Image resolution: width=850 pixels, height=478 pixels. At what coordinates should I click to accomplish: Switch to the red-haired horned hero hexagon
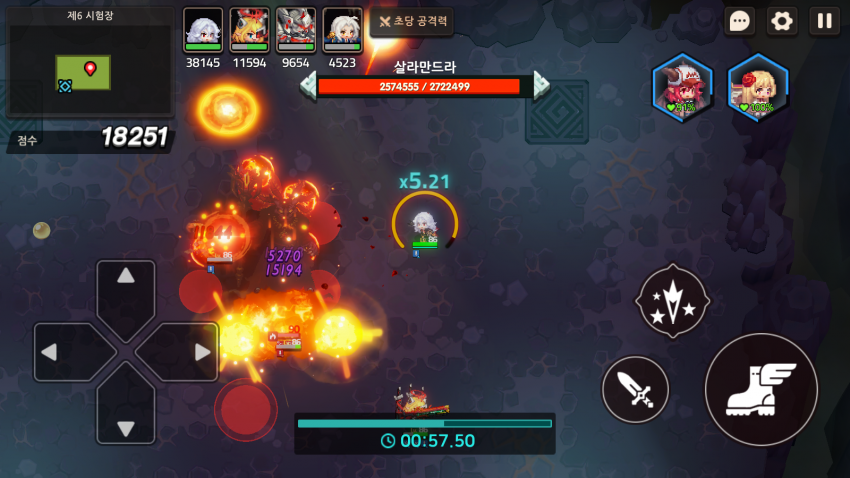pos(682,88)
